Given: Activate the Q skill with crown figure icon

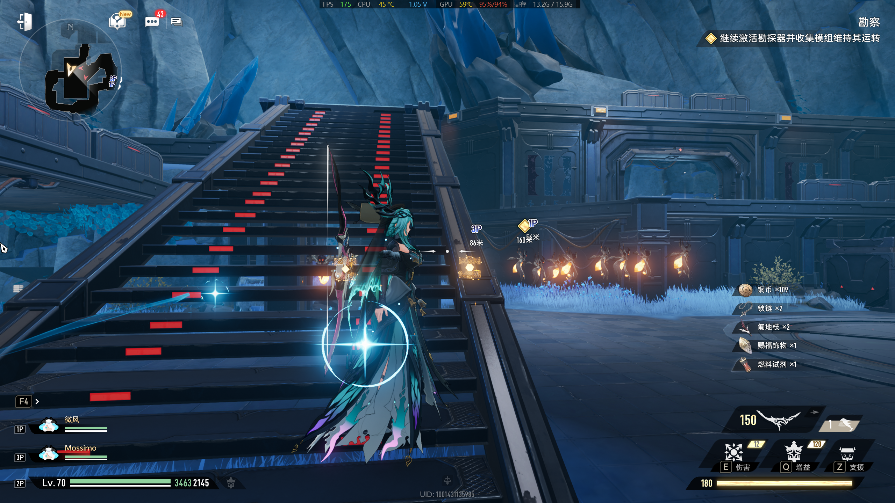Looking at the screenshot, I should [x=796, y=451].
